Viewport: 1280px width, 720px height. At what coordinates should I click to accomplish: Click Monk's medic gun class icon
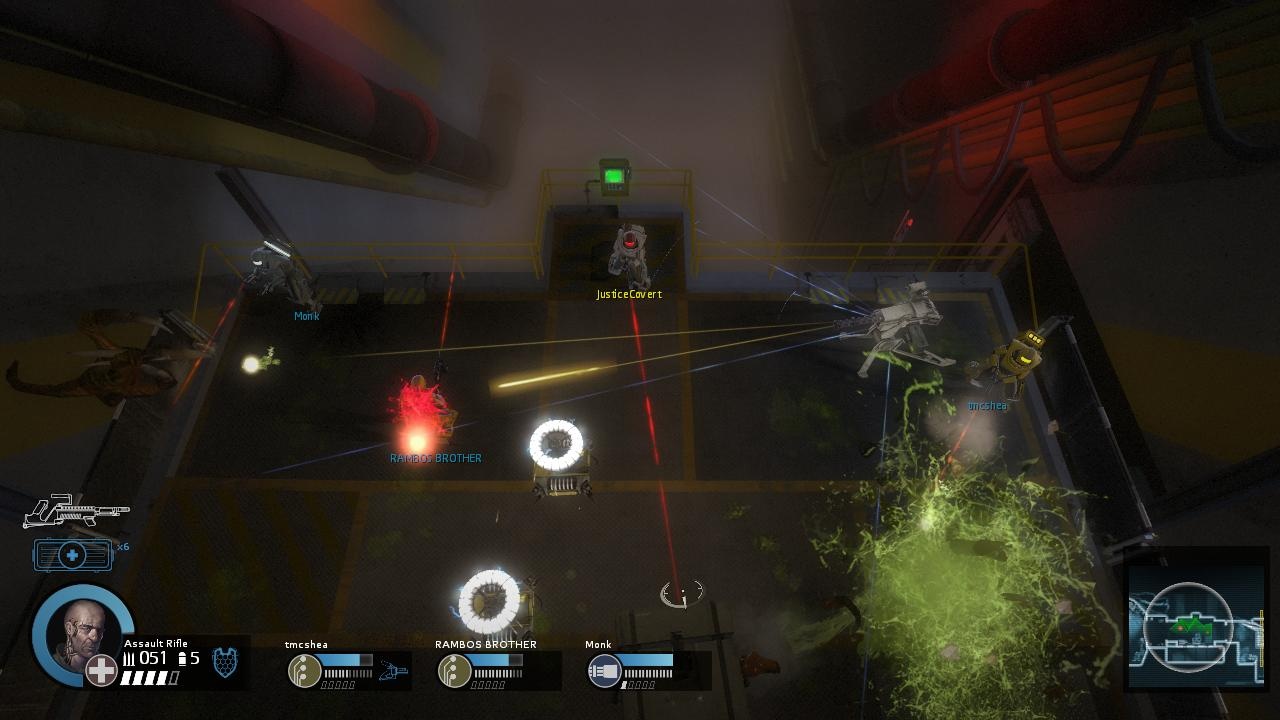(x=603, y=669)
